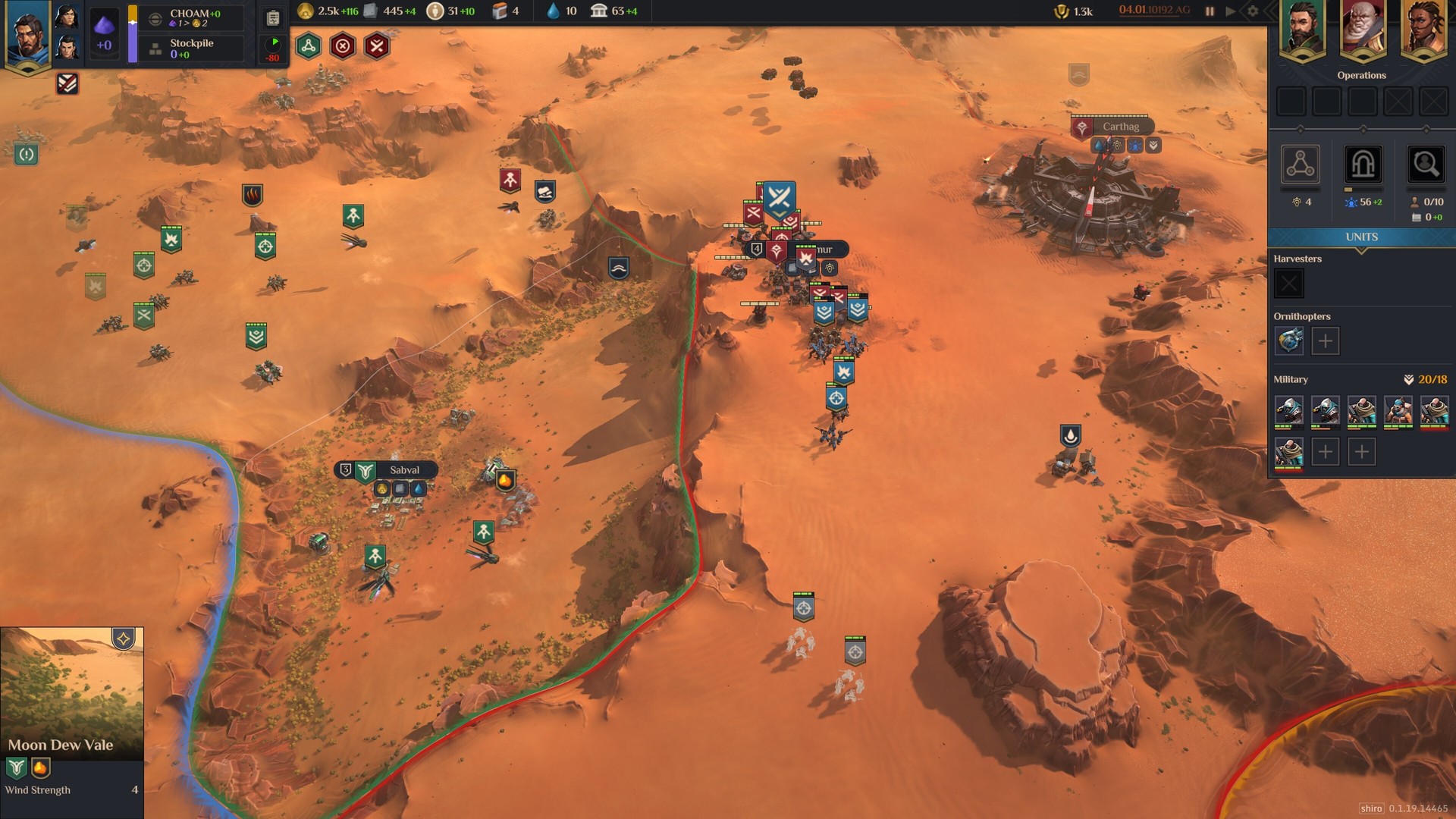This screenshot has height=819, width=1456.
Task: Select the triangle network icon in Operations panel
Action: point(1301,165)
